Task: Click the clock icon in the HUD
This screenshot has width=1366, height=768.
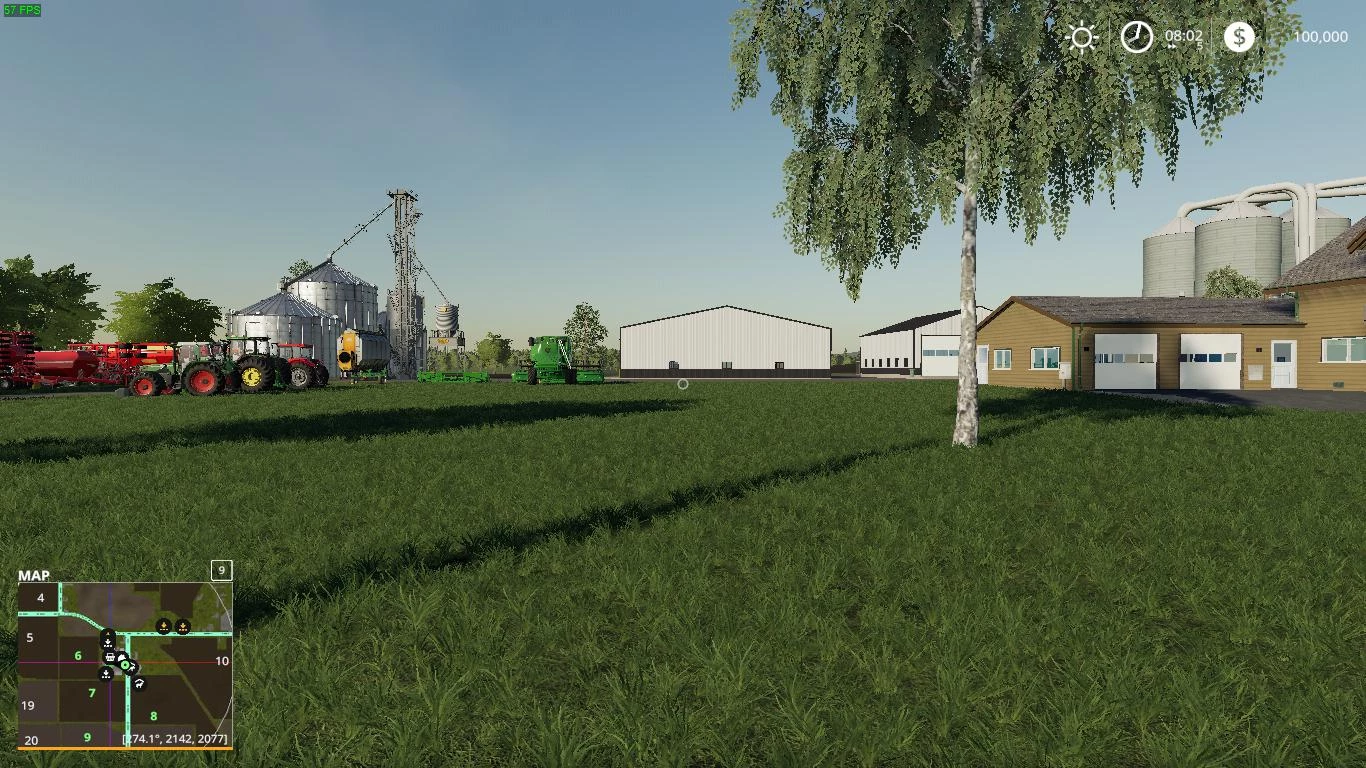Action: [x=1137, y=37]
